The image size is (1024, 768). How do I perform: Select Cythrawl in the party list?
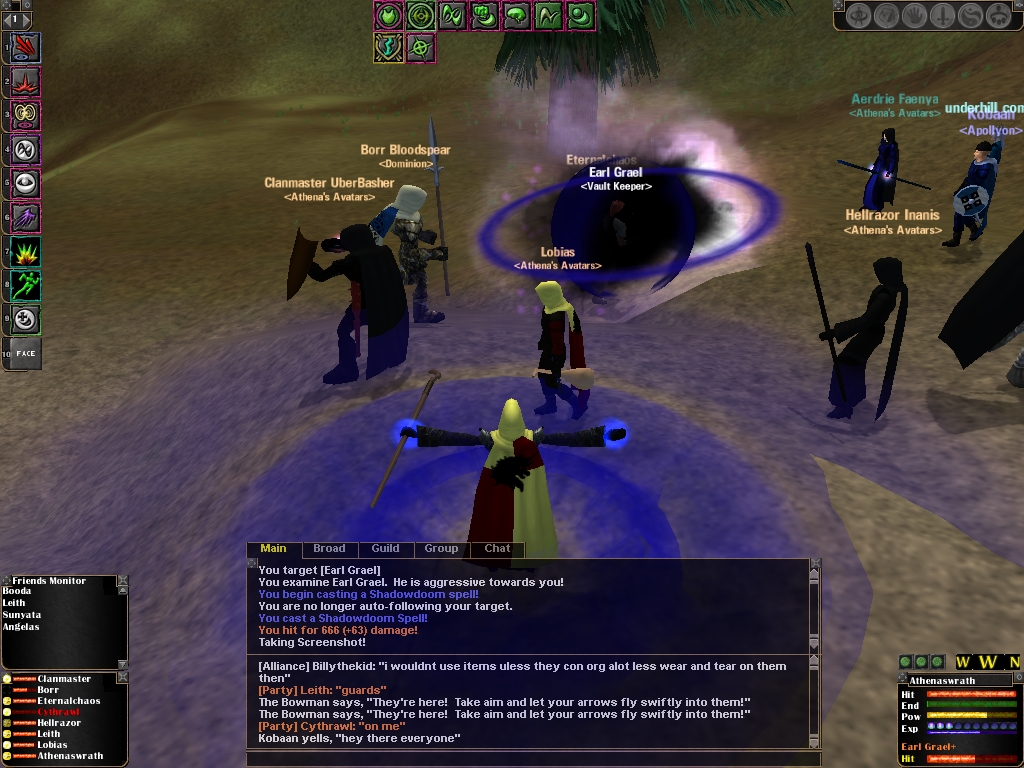tap(58, 712)
